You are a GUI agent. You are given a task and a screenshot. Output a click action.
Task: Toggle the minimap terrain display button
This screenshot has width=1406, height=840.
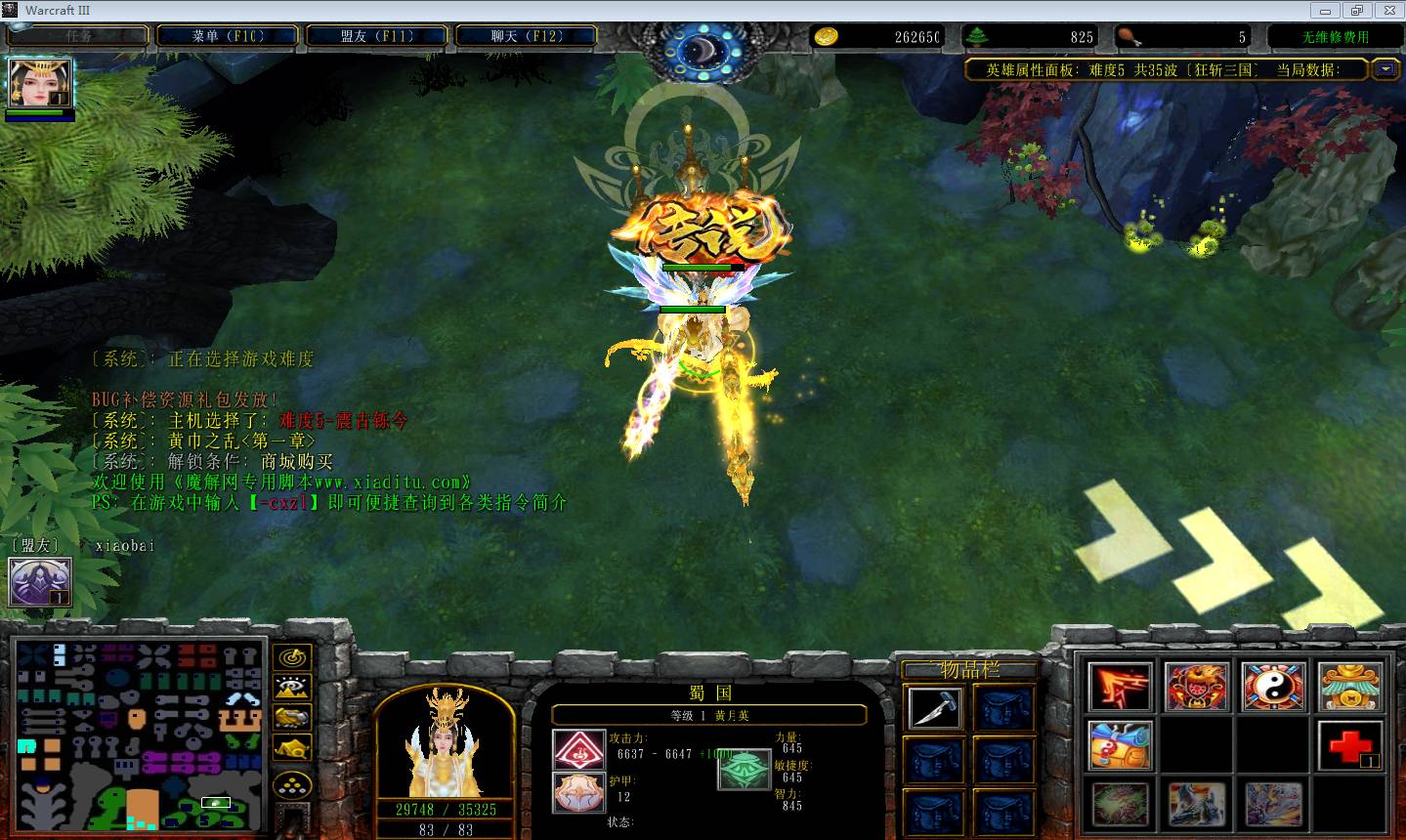pos(291,688)
